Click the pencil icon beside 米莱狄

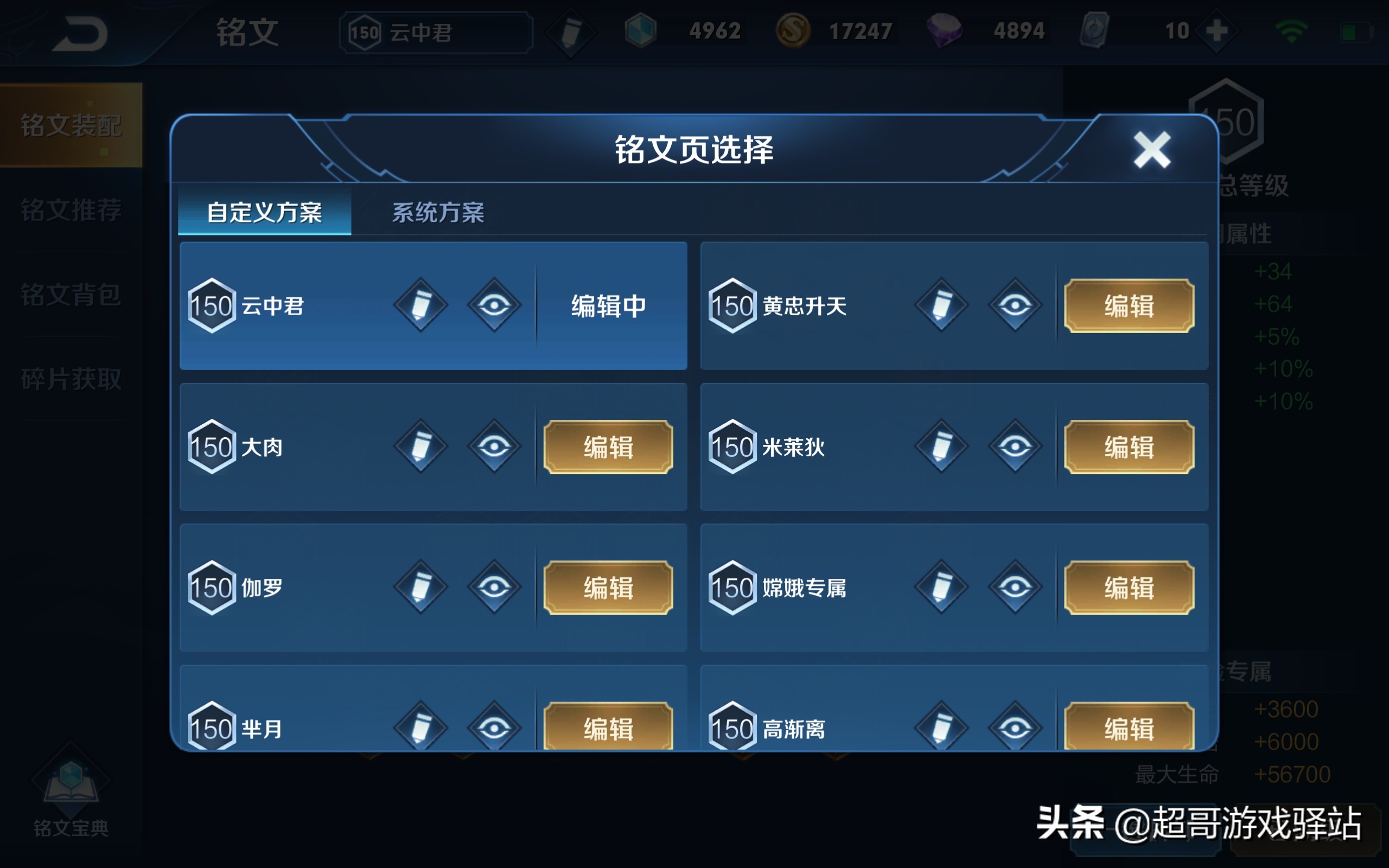click(942, 446)
